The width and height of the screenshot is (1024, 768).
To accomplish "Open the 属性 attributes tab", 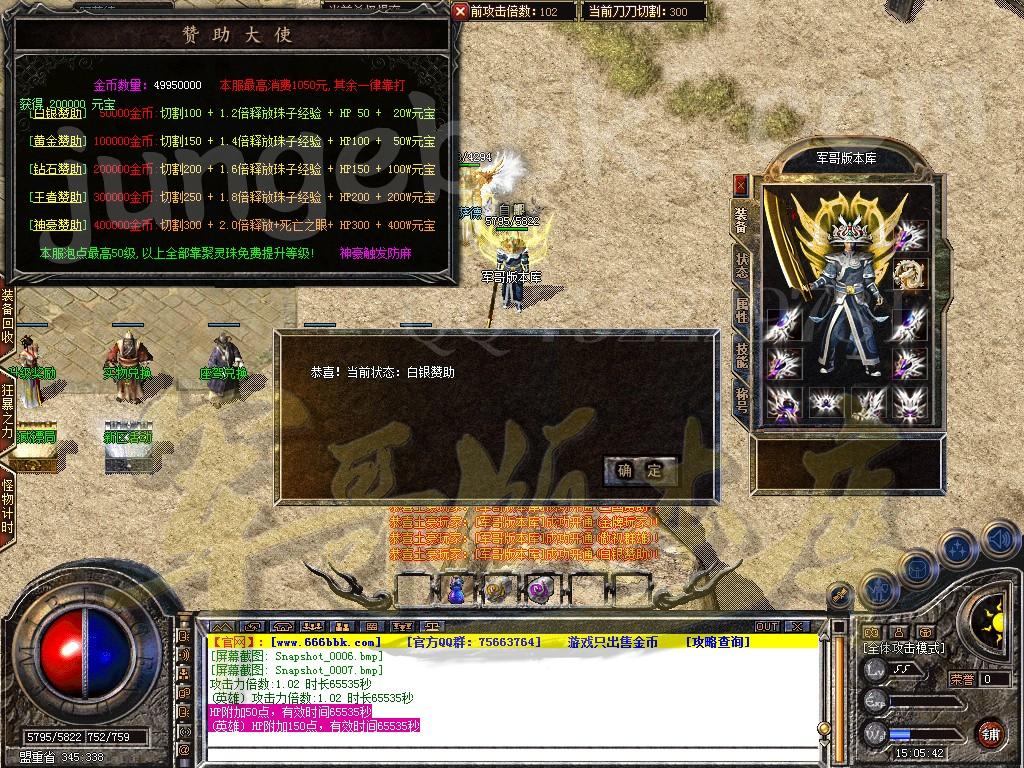I will tap(741, 309).
